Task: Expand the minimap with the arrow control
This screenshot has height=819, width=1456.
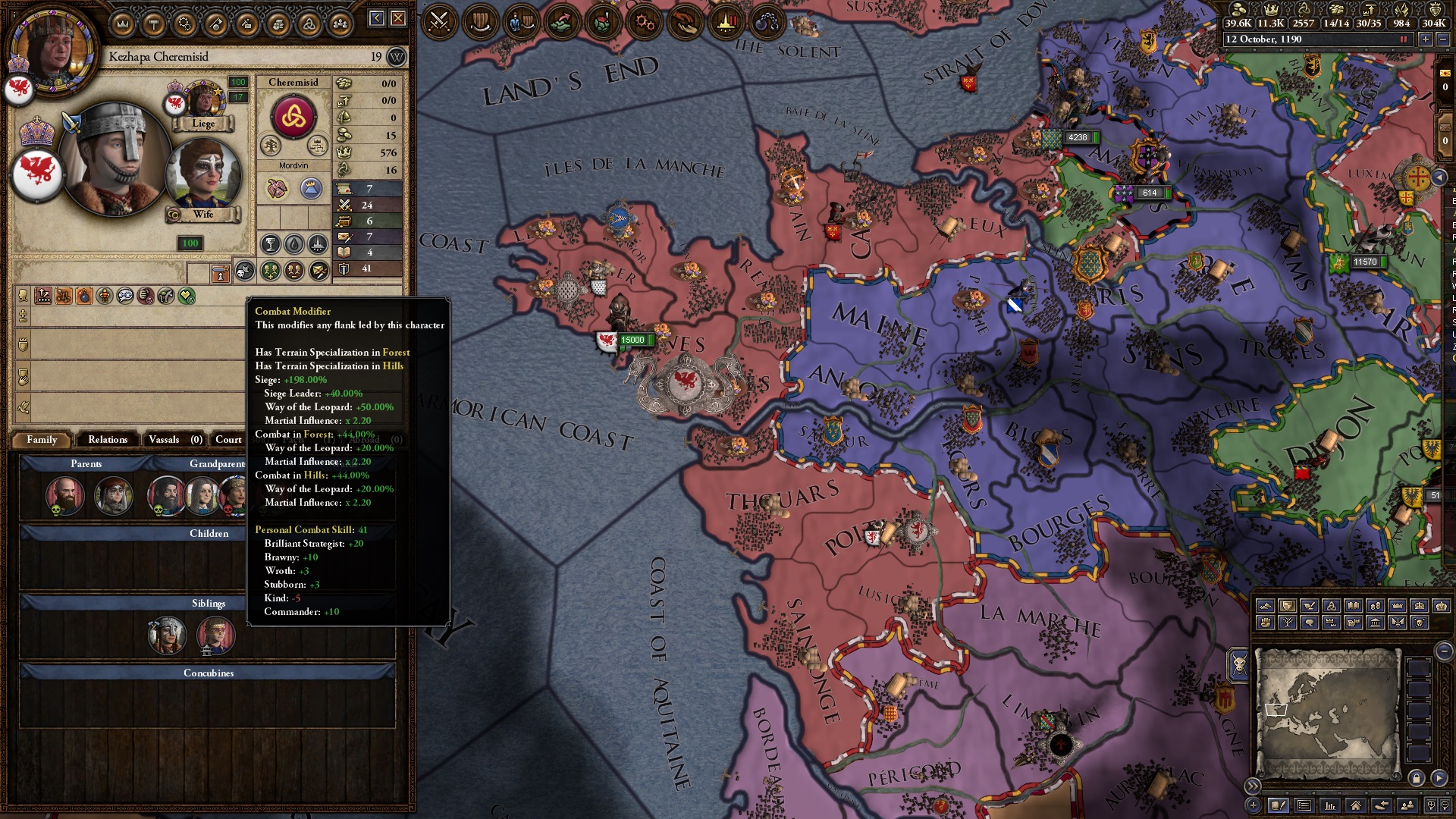Action: 1254,786
